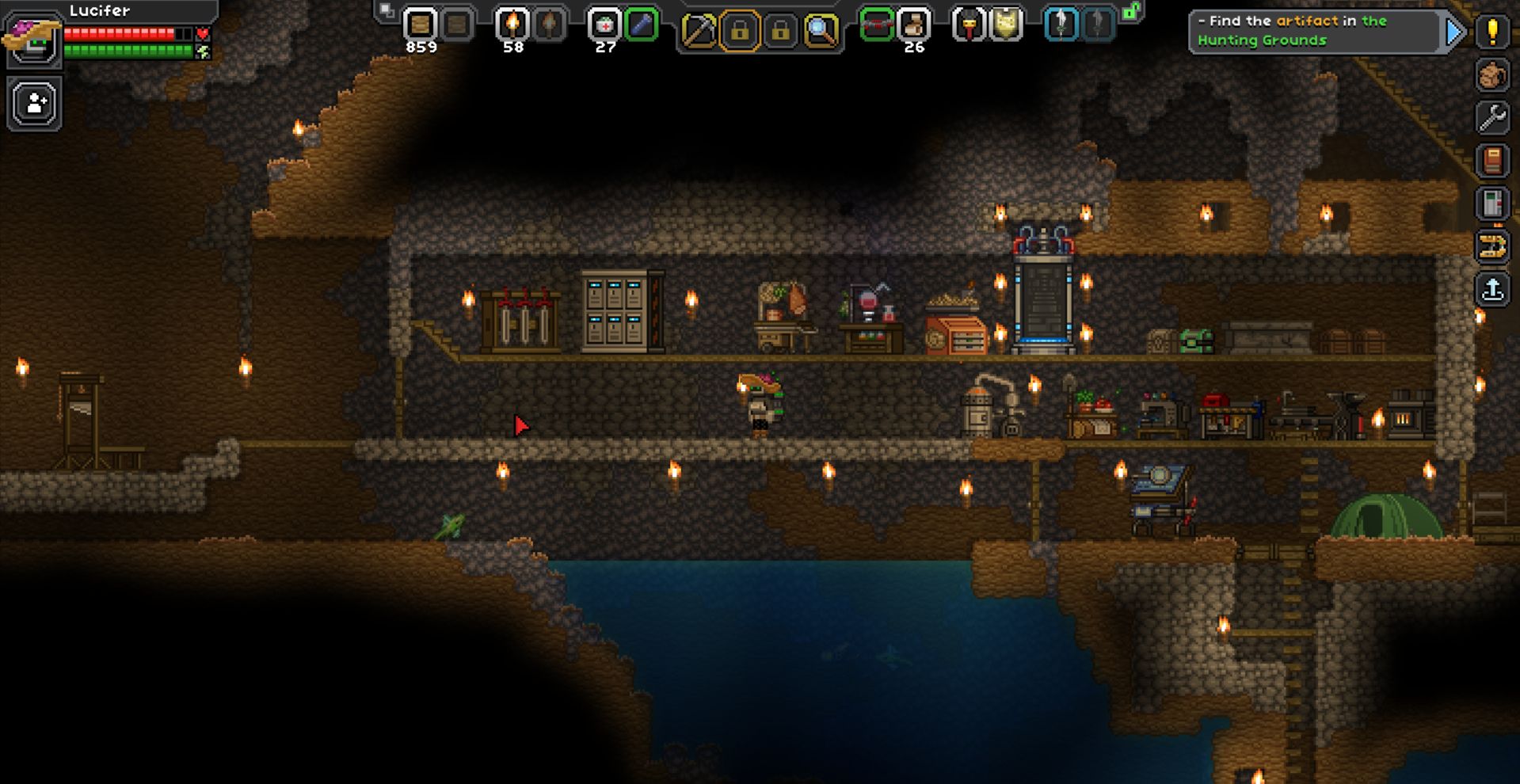This screenshot has height=784, width=1520.
Task: Click Lucifer's character portrait
Action: pos(33,38)
